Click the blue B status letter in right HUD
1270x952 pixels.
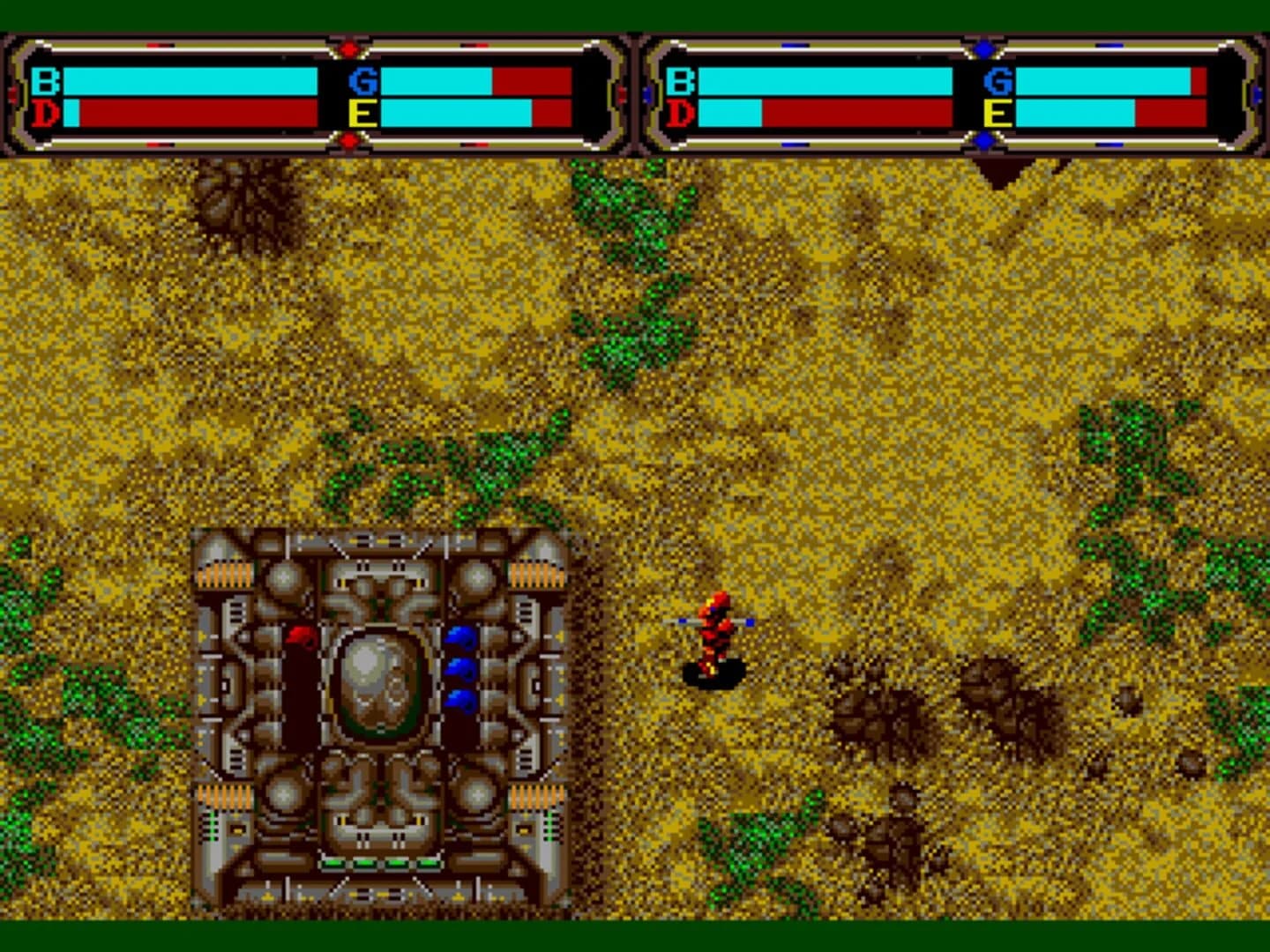point(679,81)
